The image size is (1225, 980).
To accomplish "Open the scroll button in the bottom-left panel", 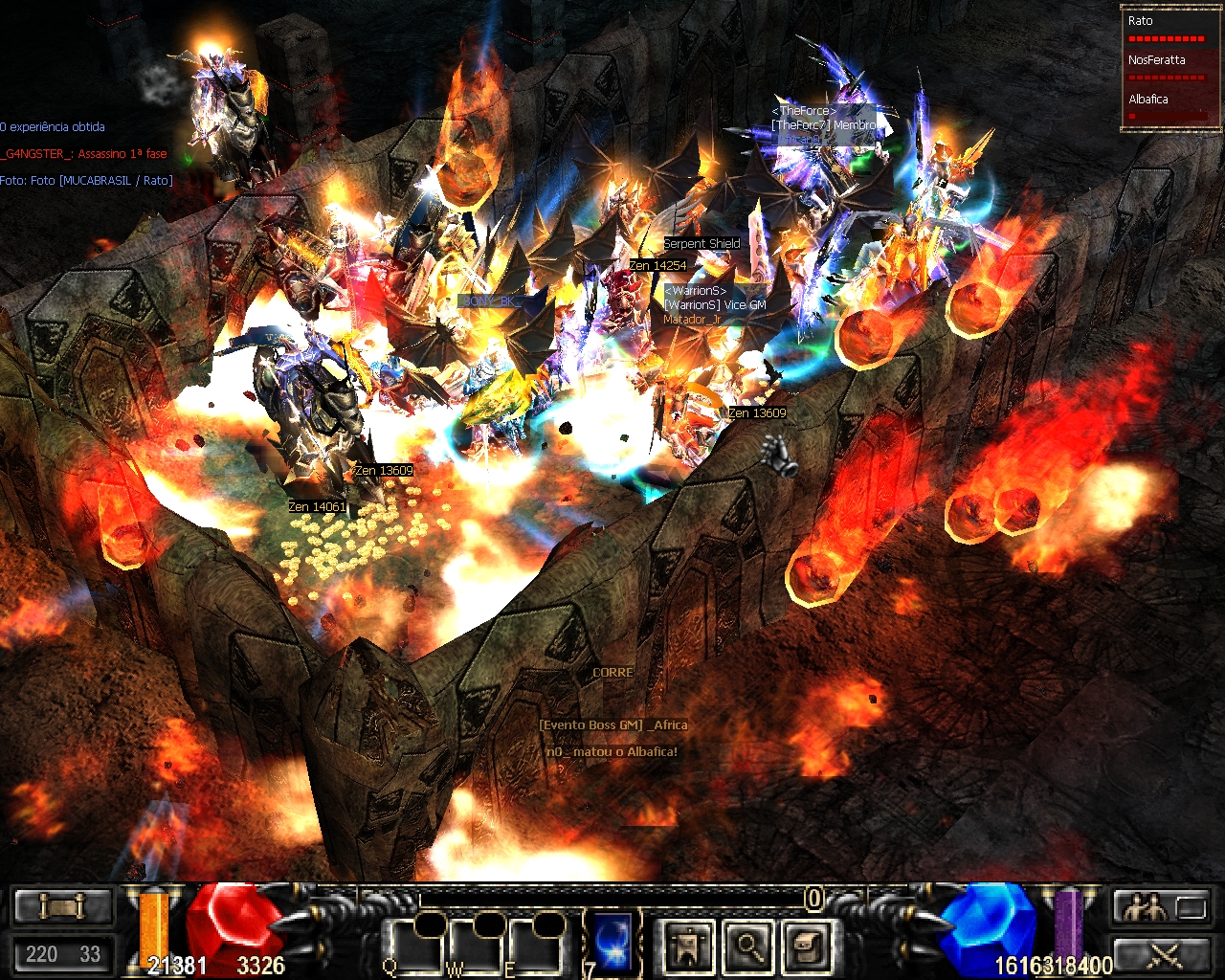I will pos(63,905).
